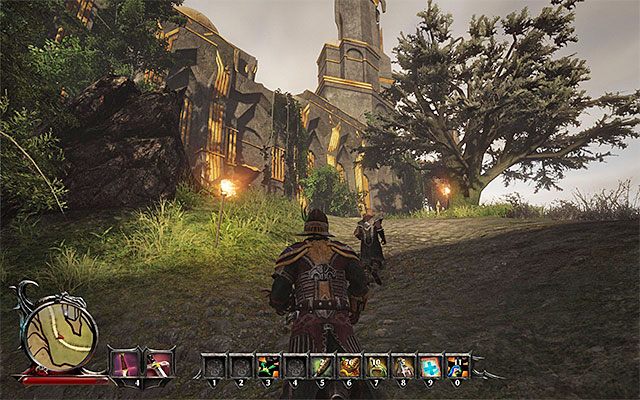
Task: Select the stacked item in hotbar slot 7
Action: coord(376,366)
